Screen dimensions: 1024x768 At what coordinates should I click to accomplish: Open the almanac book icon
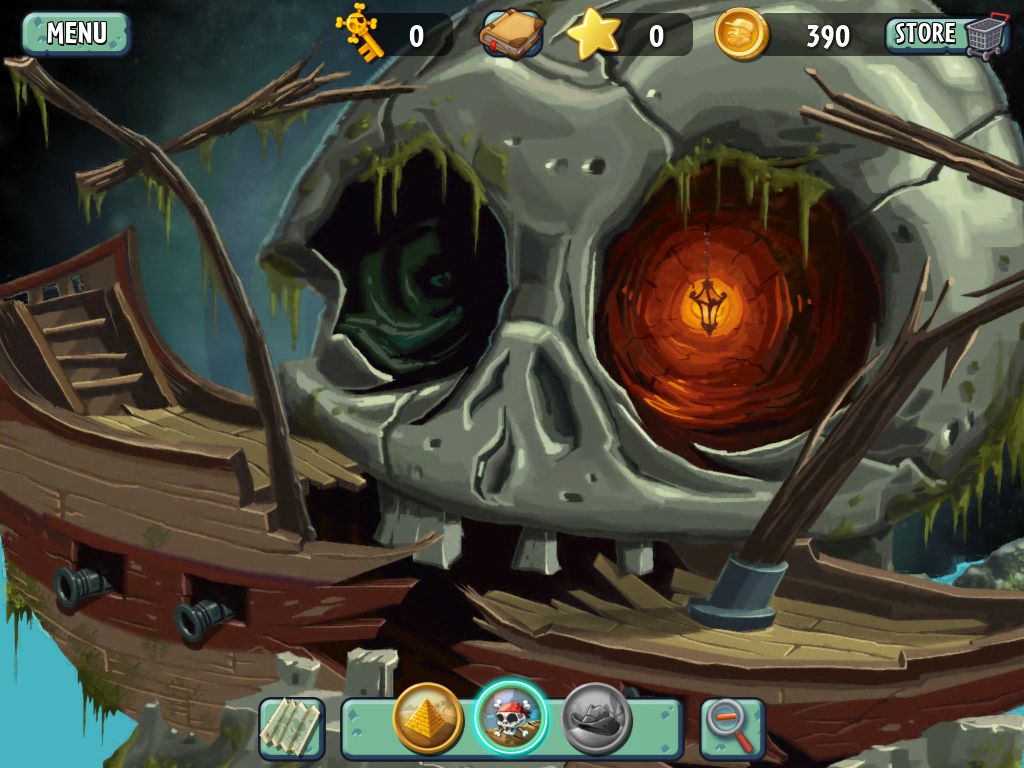click(x=512, y=34)
